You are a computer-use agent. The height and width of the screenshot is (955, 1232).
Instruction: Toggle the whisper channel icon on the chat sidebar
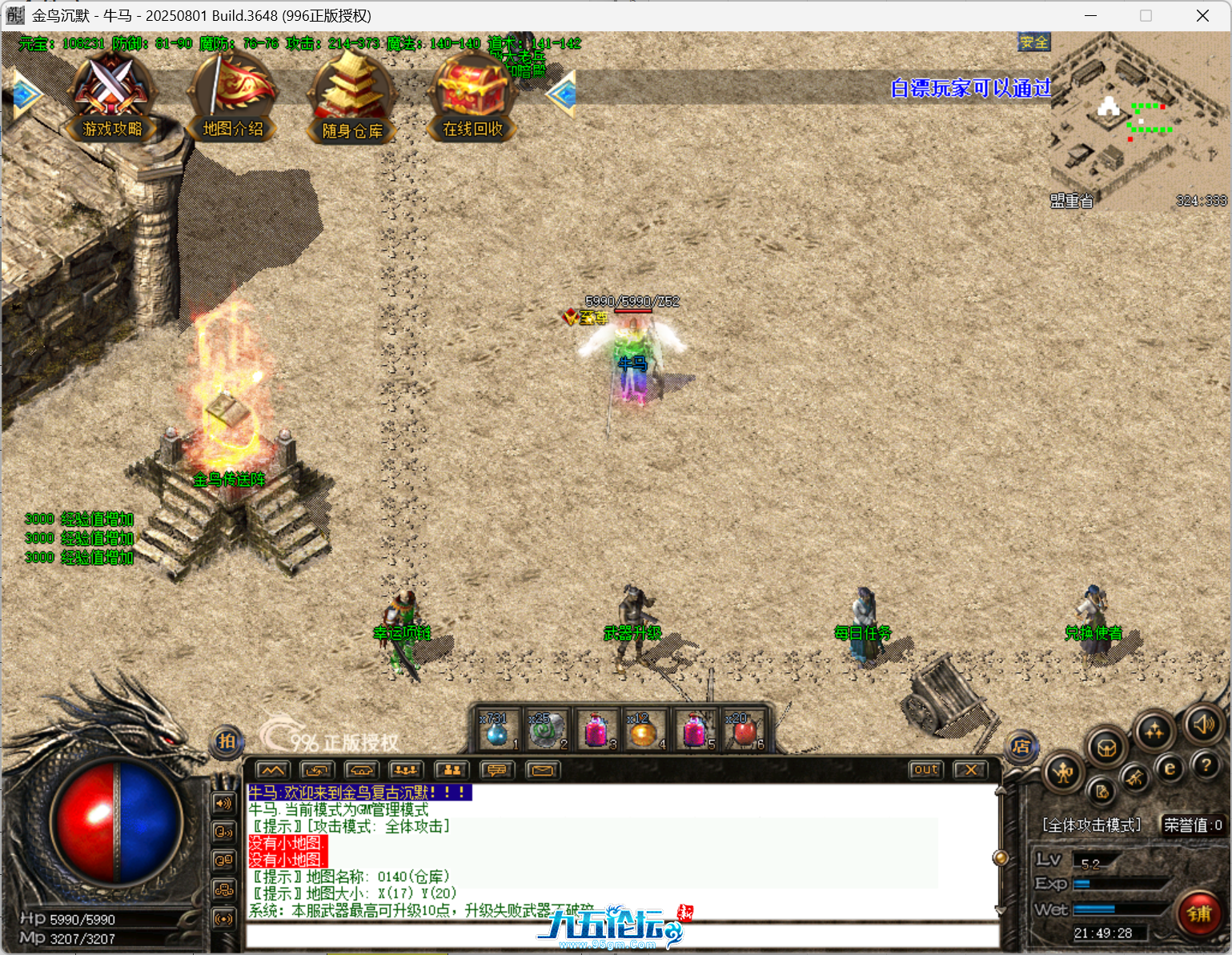point(223,831)
